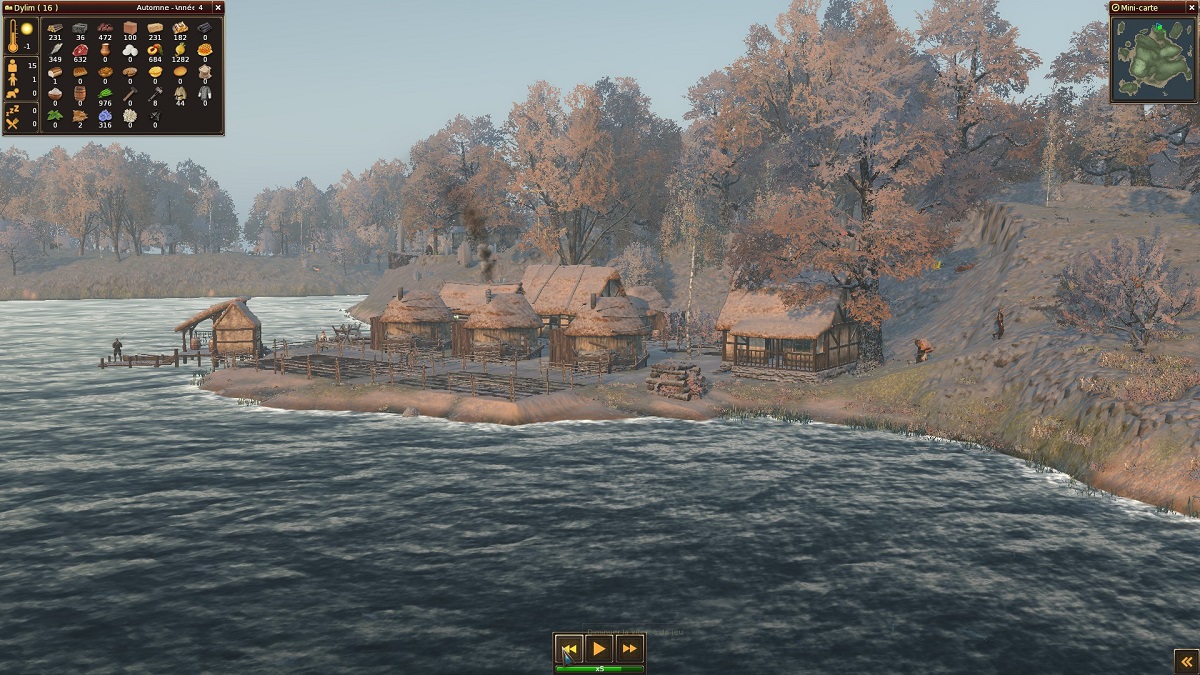This screenshot has height=675, width=1200.
Task: Click the play button for normal speed
Action: (x=599, y=649)
